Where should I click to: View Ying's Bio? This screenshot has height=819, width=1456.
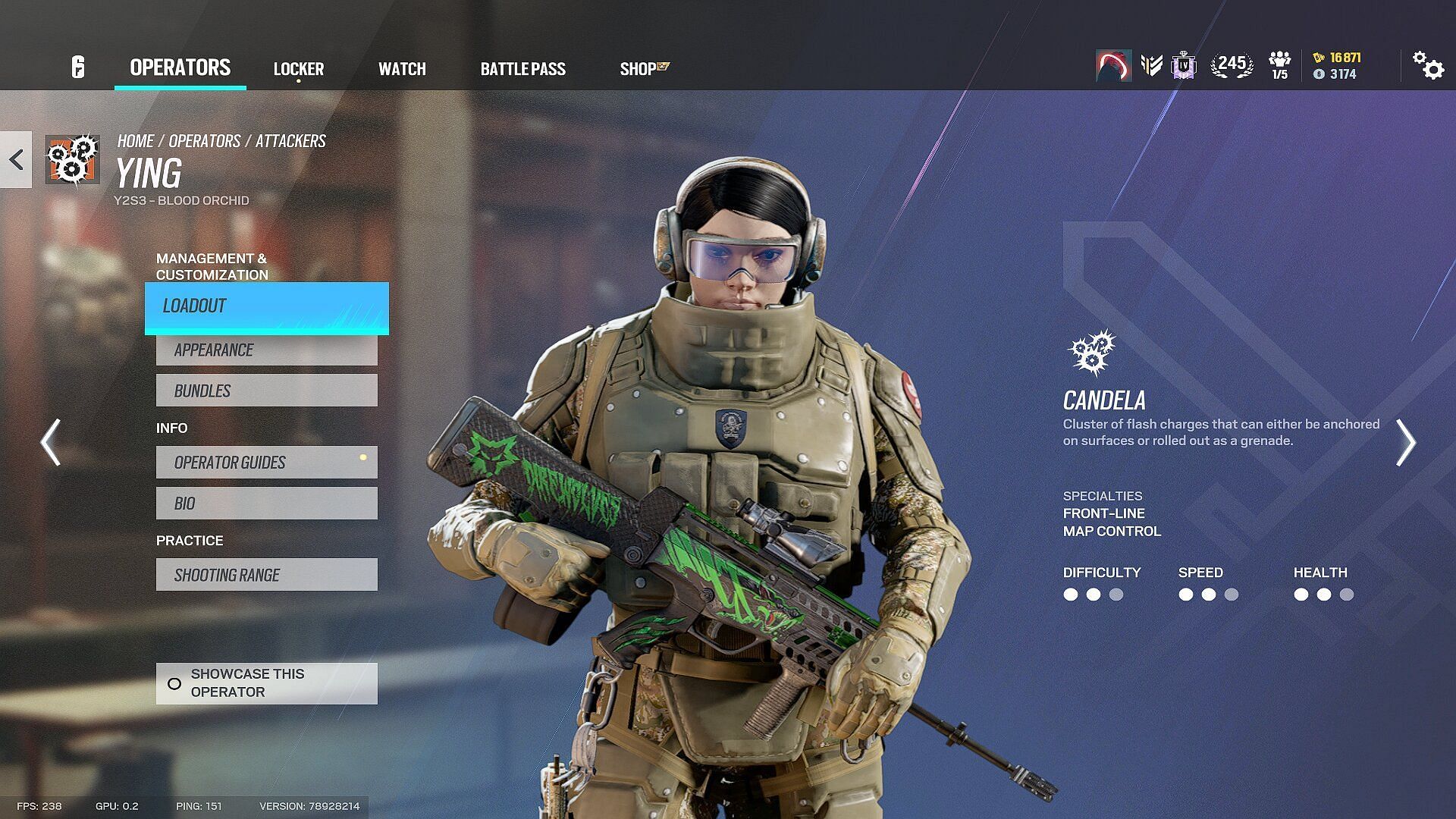(x=266, y=504)
